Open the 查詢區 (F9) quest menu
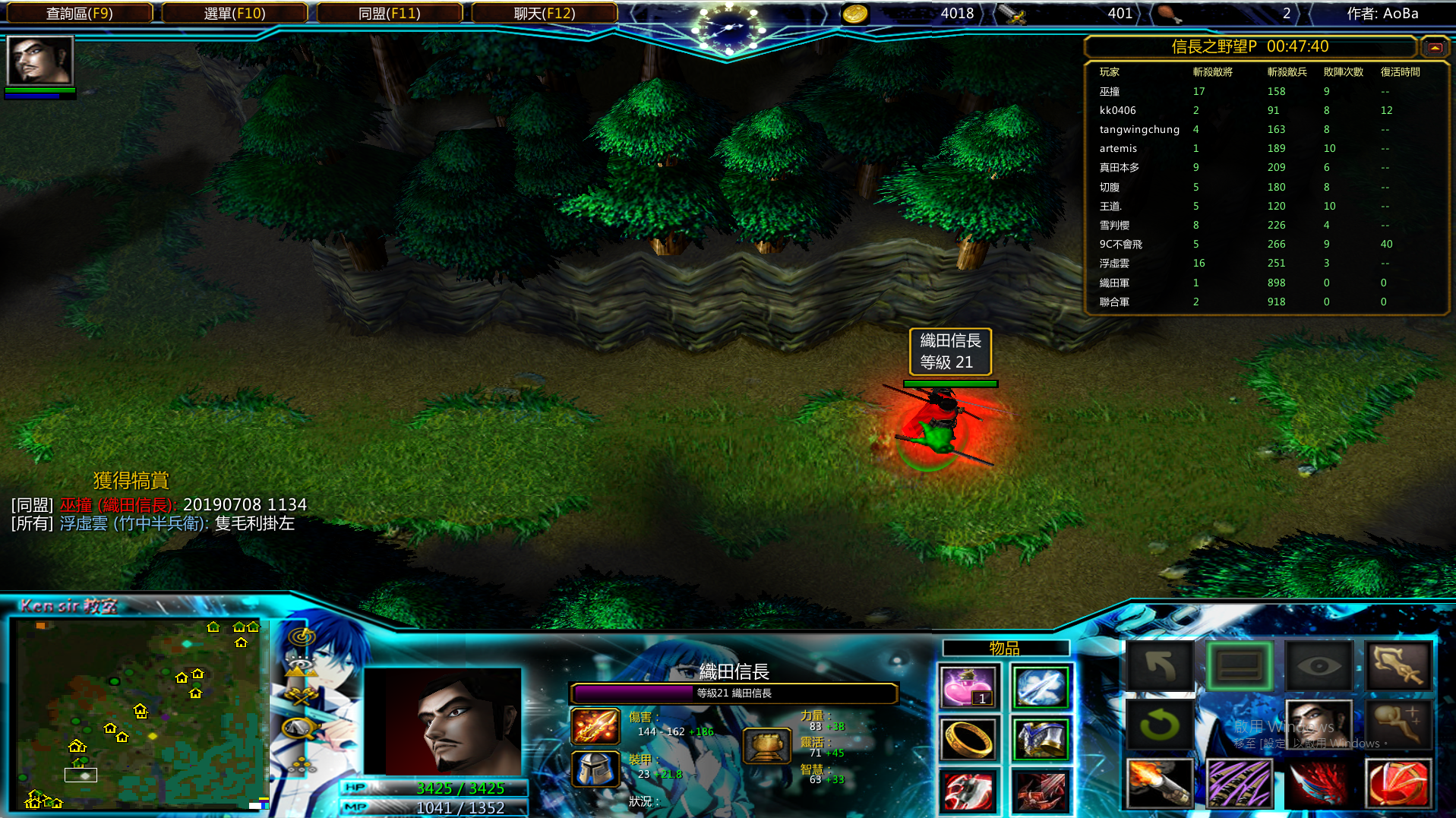The image size is (1456, 818). (x=79, y=13)
